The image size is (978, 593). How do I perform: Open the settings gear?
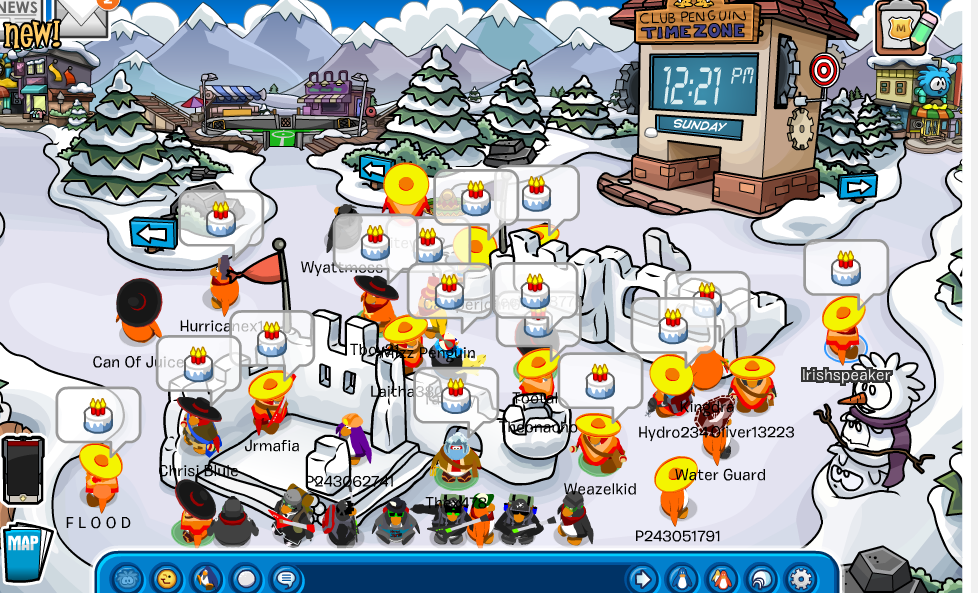(800, 578)
